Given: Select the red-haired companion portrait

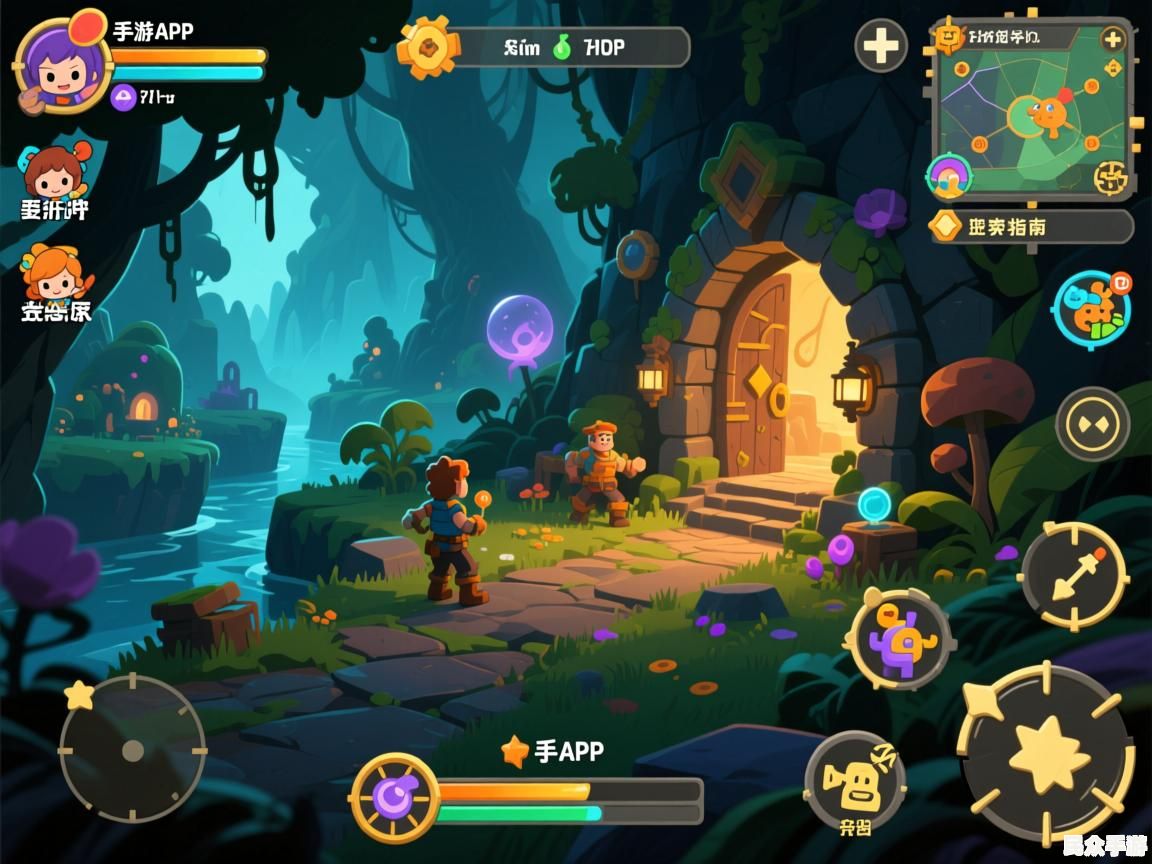Looking at the screenshot, I should pyautogui.click(x=52, y=172).
